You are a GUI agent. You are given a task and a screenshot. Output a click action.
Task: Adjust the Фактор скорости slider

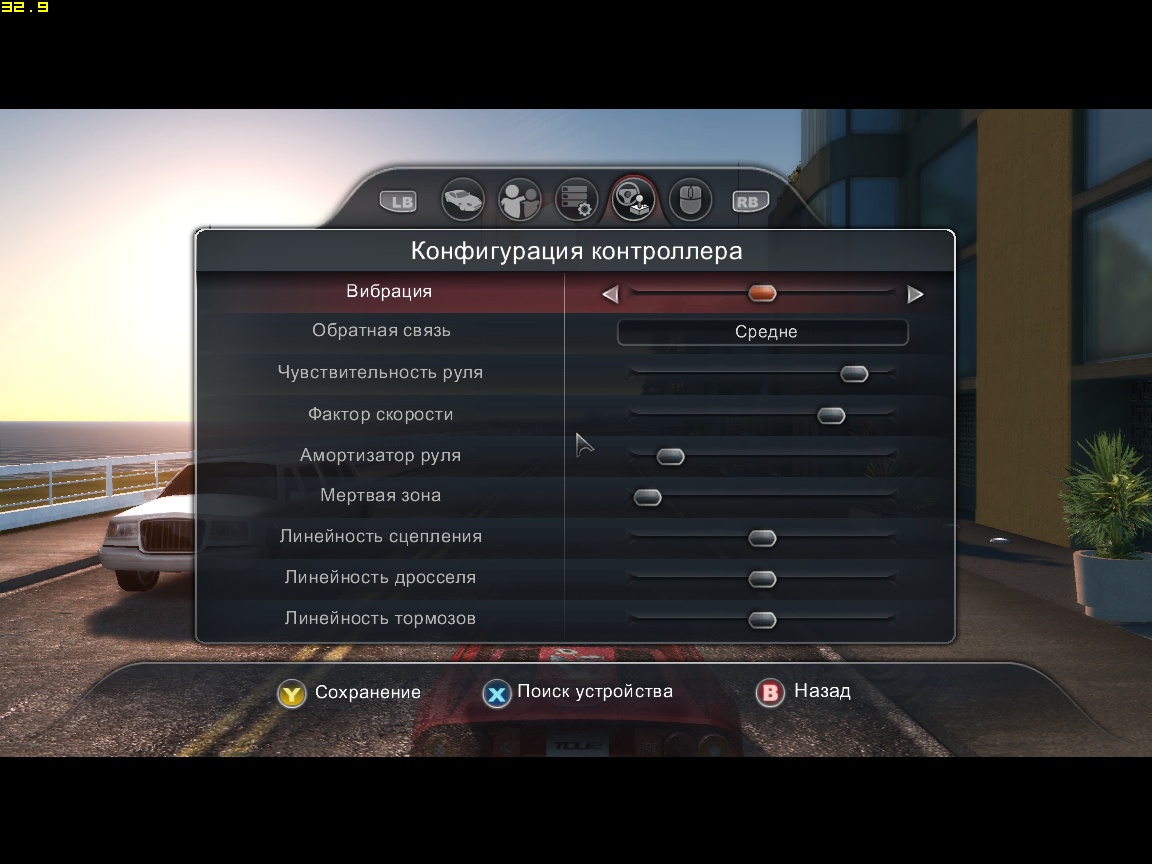coord(831,416)
